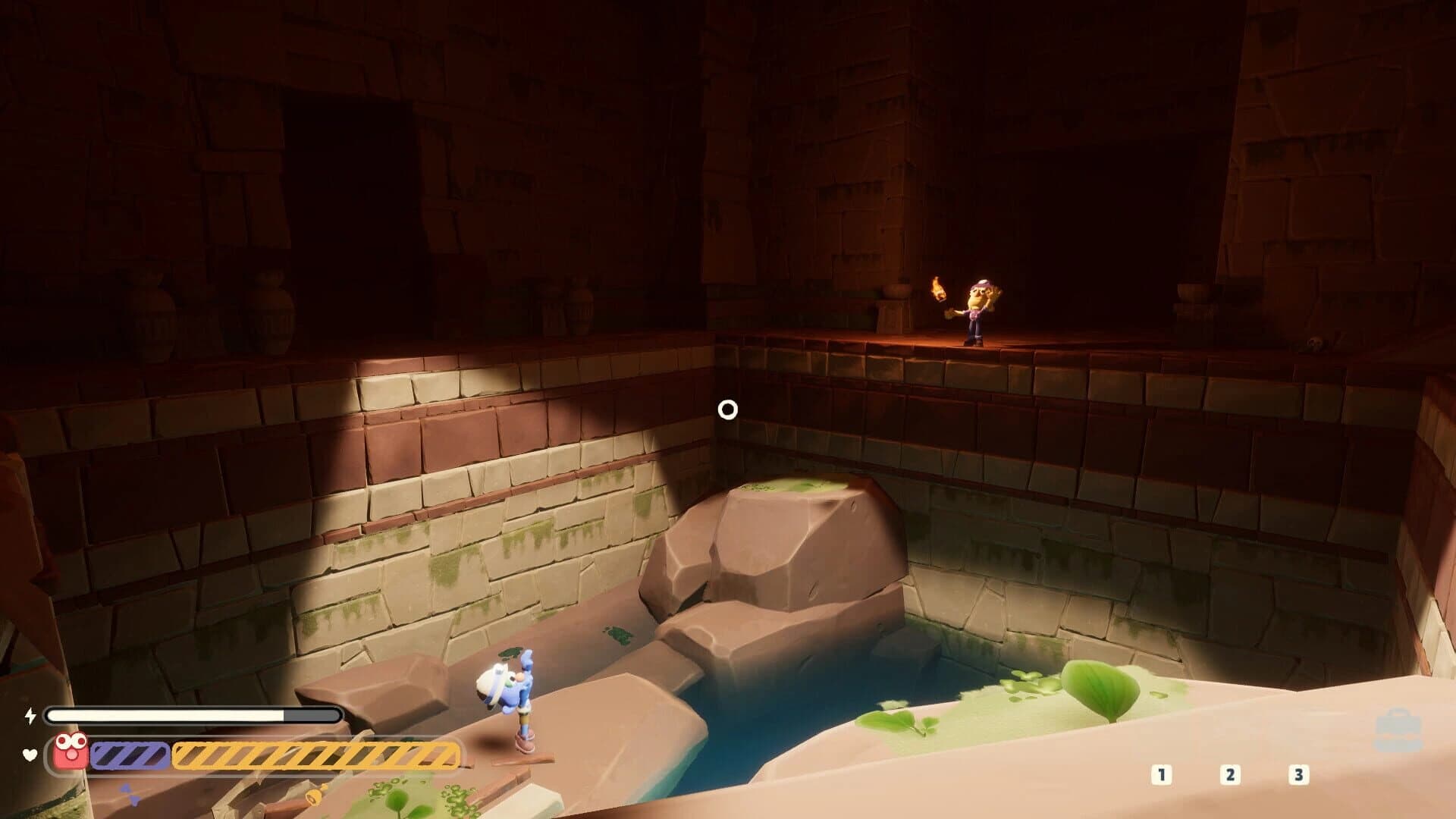Click the lightning bolt stamina icon
Image resolution: width=1456 pixels, height=819 pixels.
click(29, 715)
